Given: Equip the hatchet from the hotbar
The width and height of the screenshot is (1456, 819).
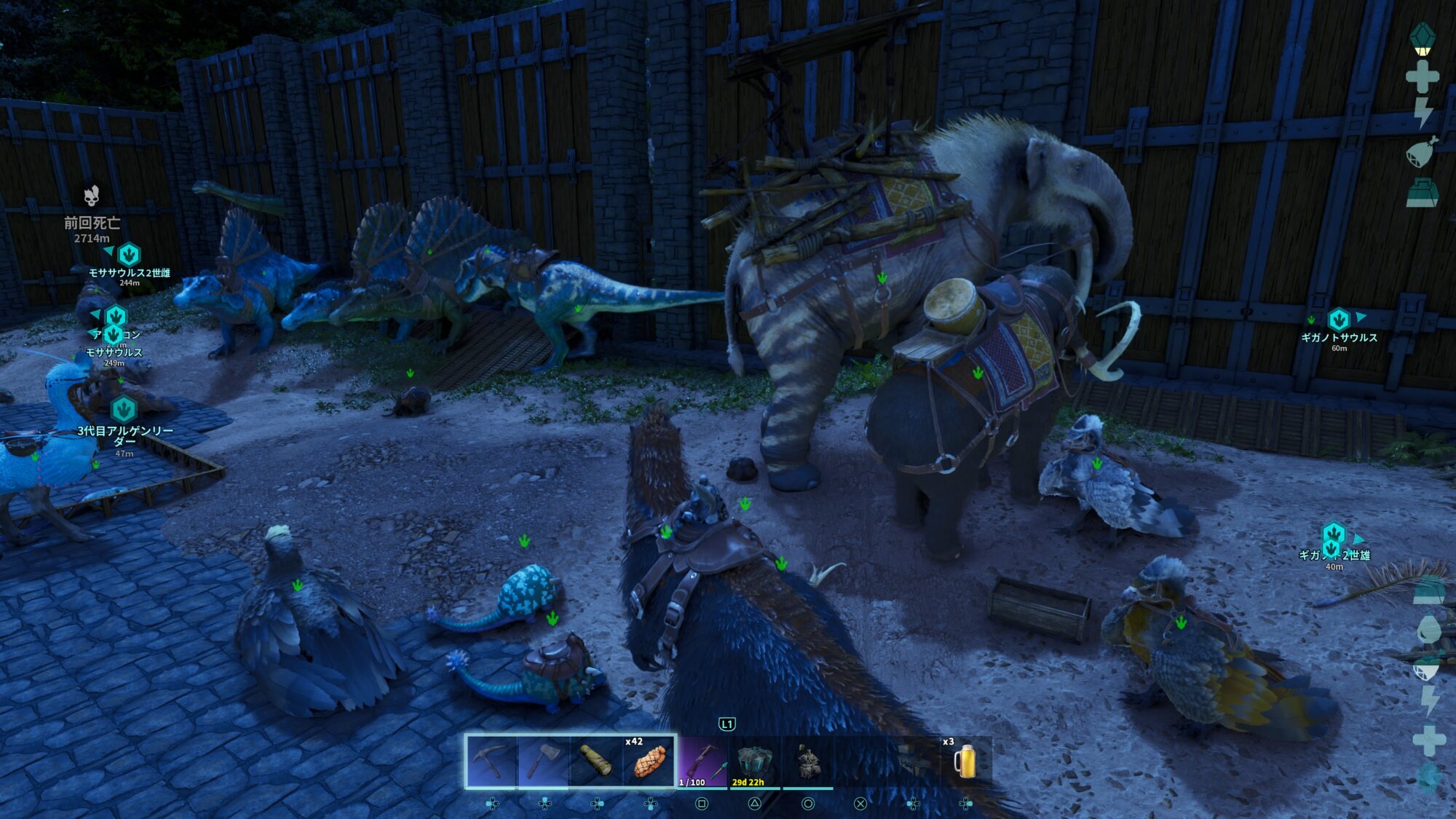Looking at the screenshot, I should tap(543, 761).
